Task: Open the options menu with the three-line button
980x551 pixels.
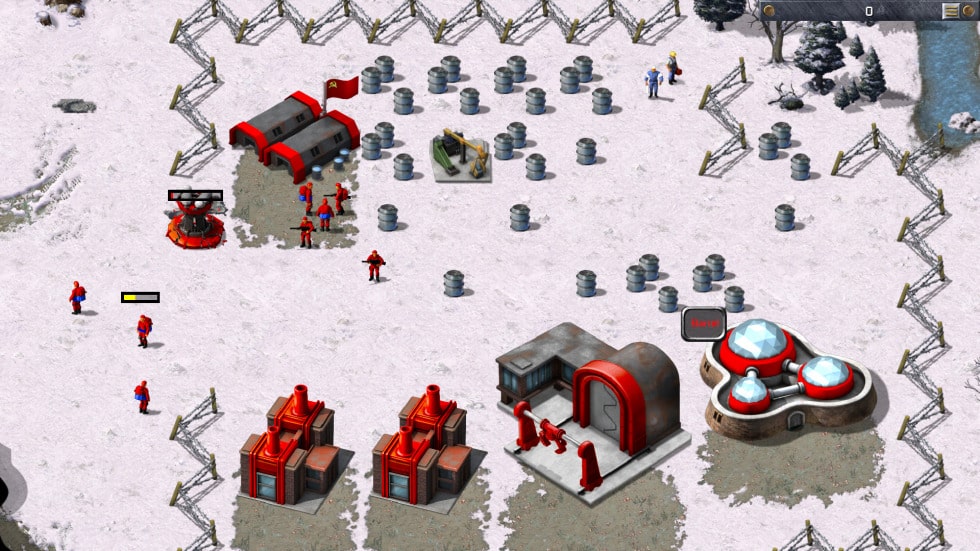Action: coord(950,11)
